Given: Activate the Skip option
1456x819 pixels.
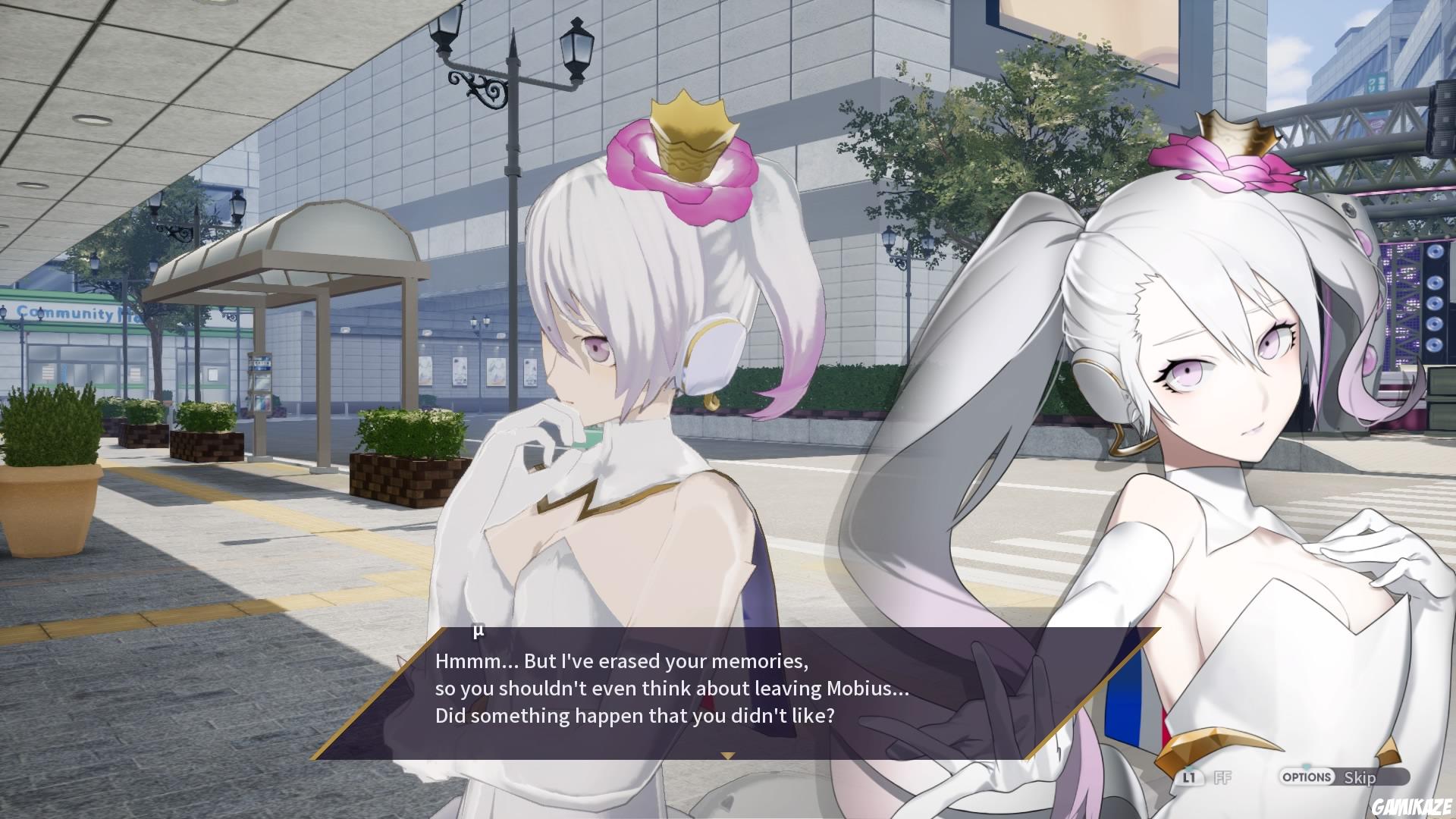Looking at the screenshot, I should (1361, 777).
